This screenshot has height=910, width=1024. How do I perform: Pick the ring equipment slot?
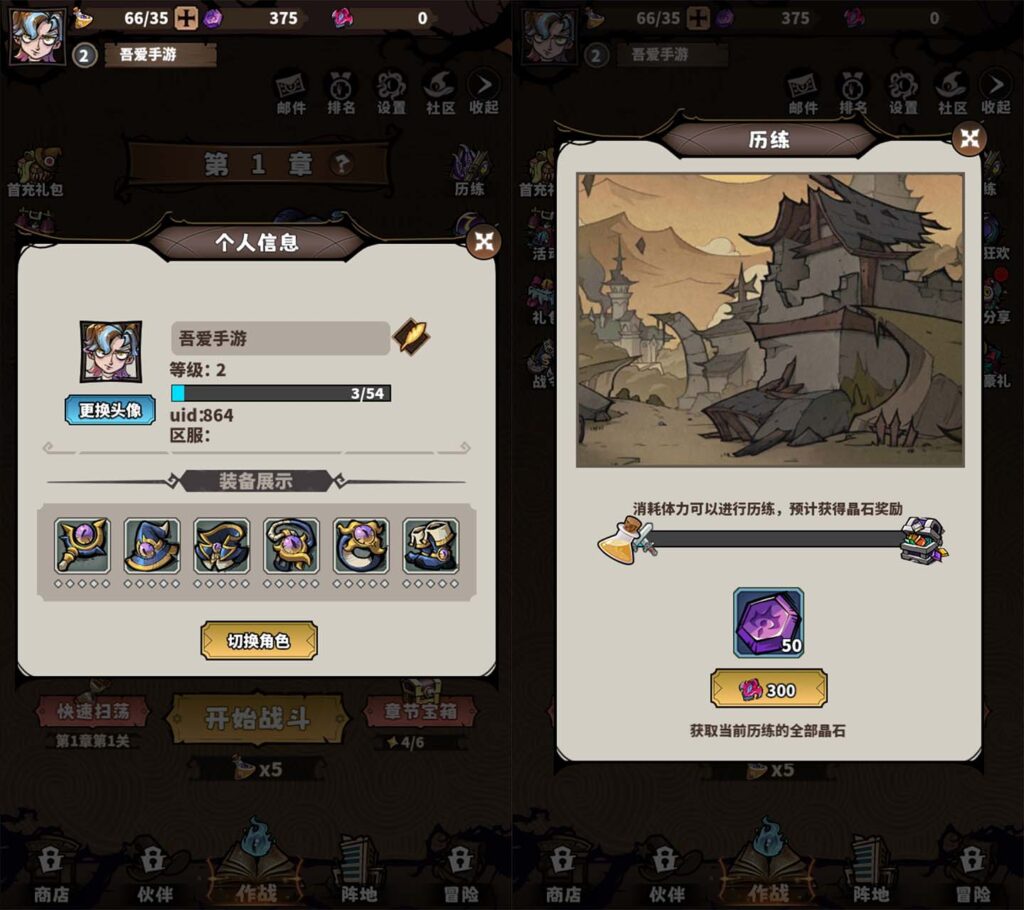point(361,546)
